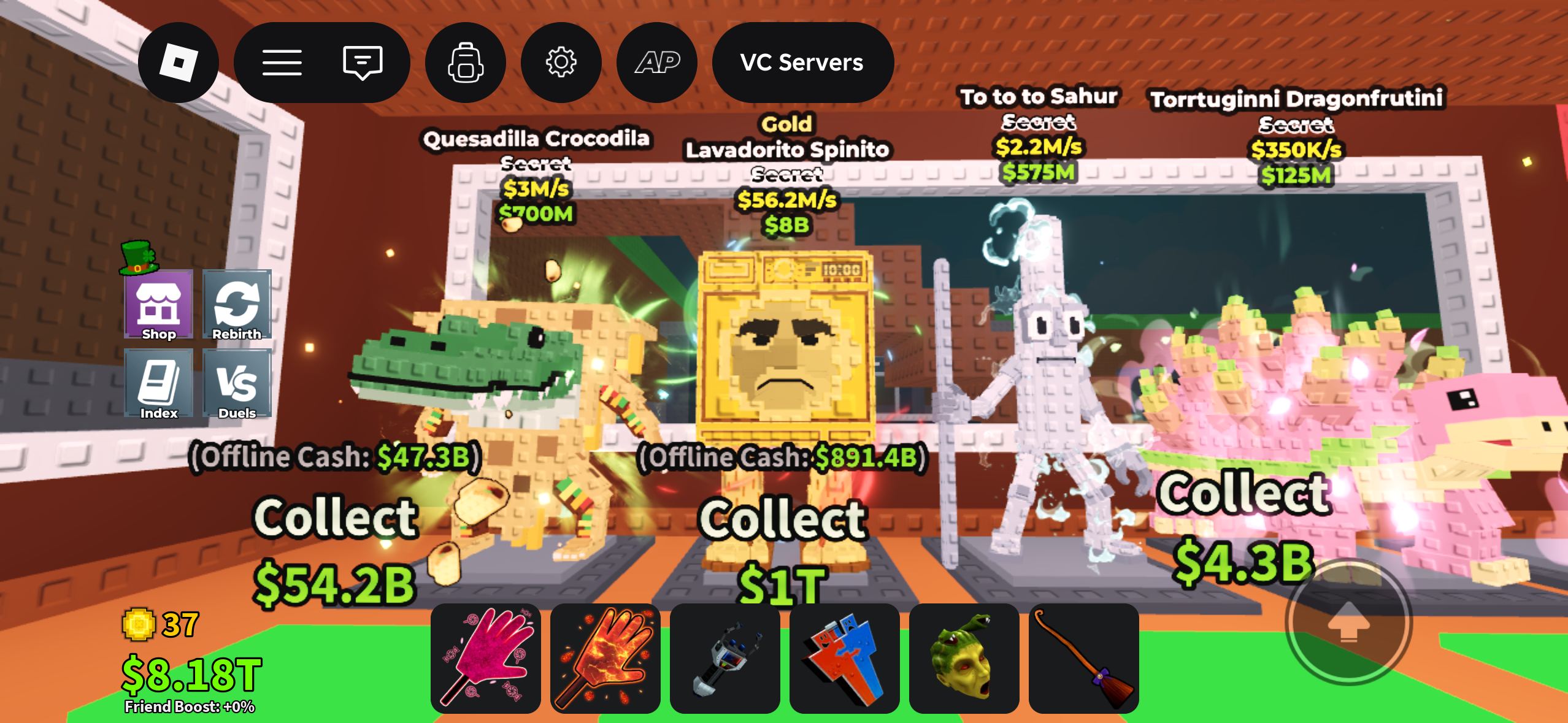Open the Rebirth menu

(x=237, y=305)
